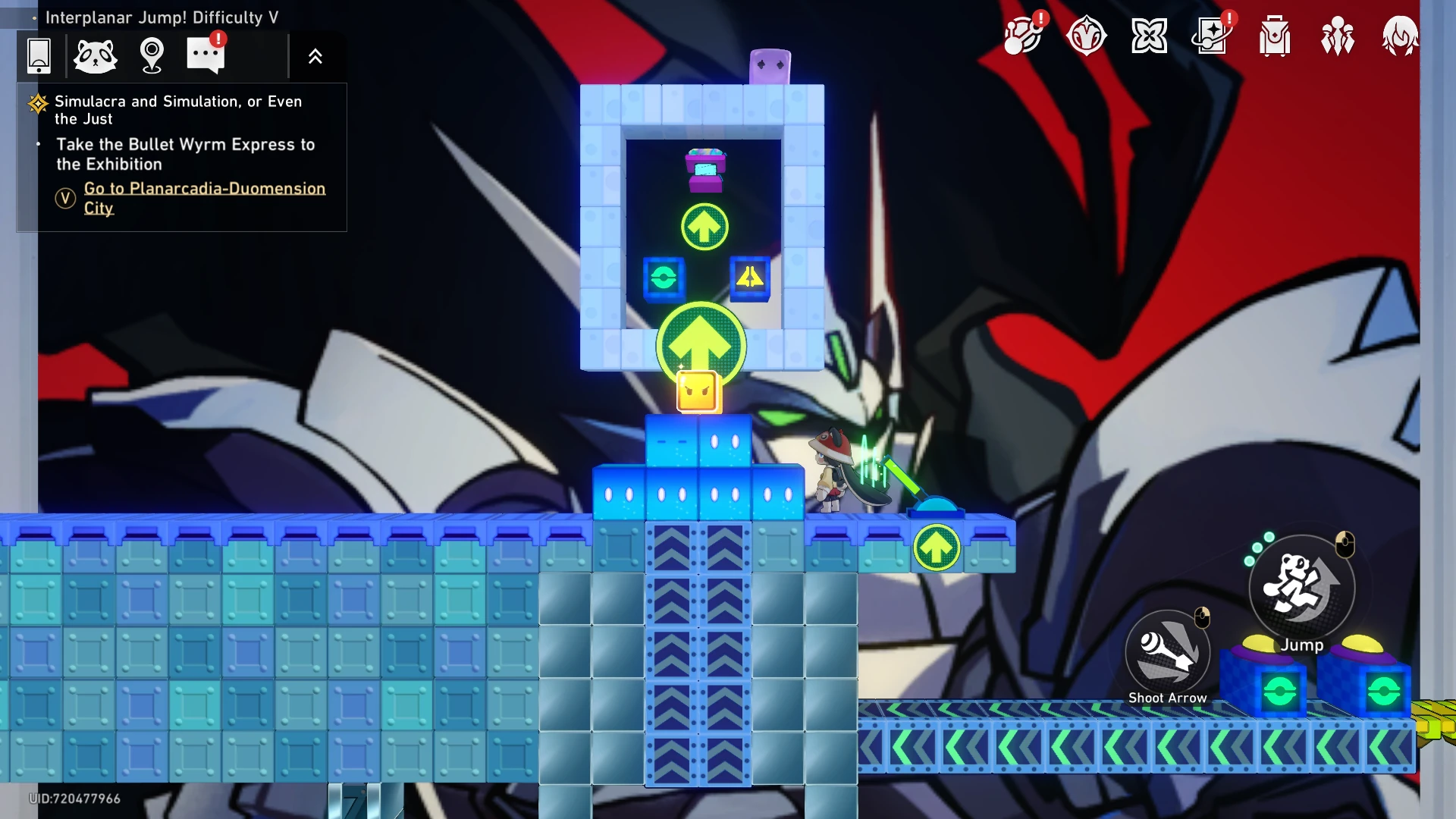1456x819 pixels.
Task: Use the Shoot Arrow action button
Action: [x=1167, y=652]
